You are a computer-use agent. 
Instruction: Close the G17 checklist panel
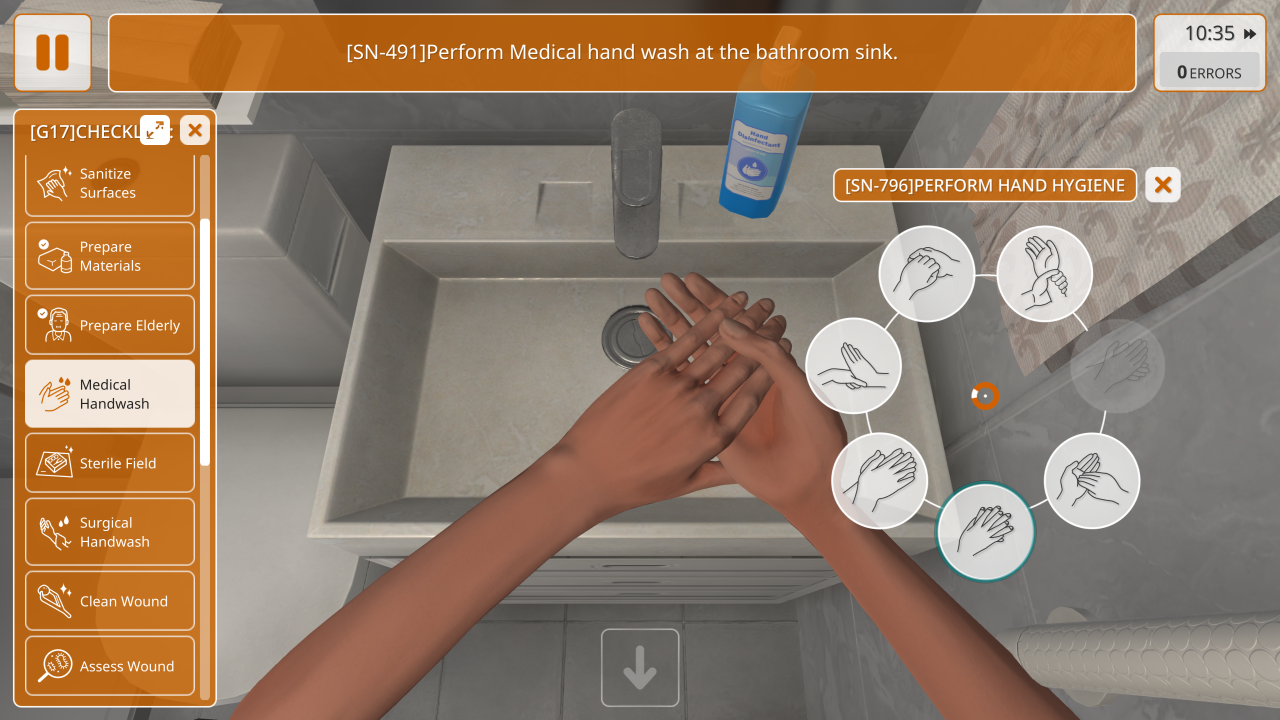coord(195,129)
